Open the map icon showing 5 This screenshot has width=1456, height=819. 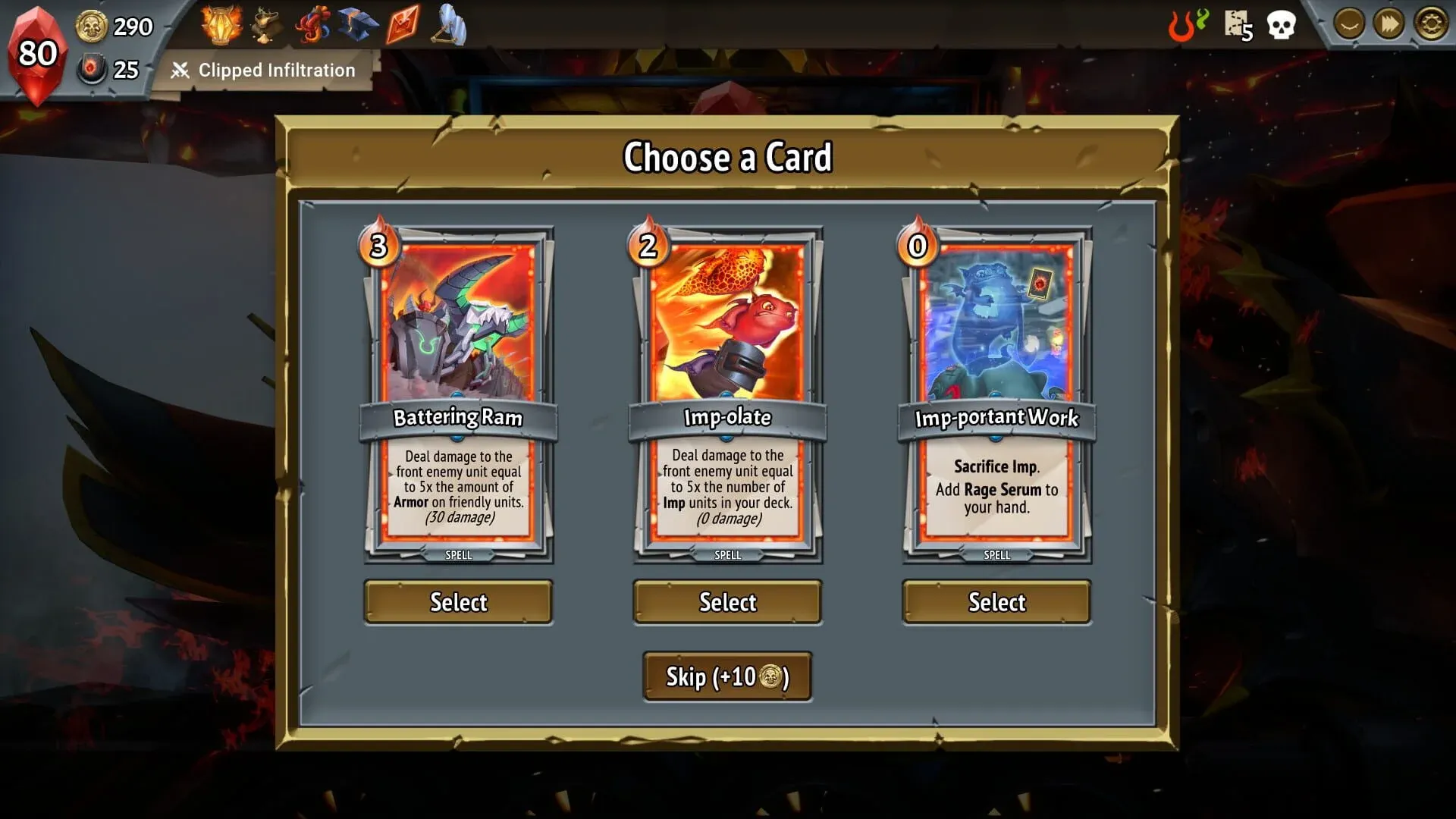click(x=1235, y=24)
